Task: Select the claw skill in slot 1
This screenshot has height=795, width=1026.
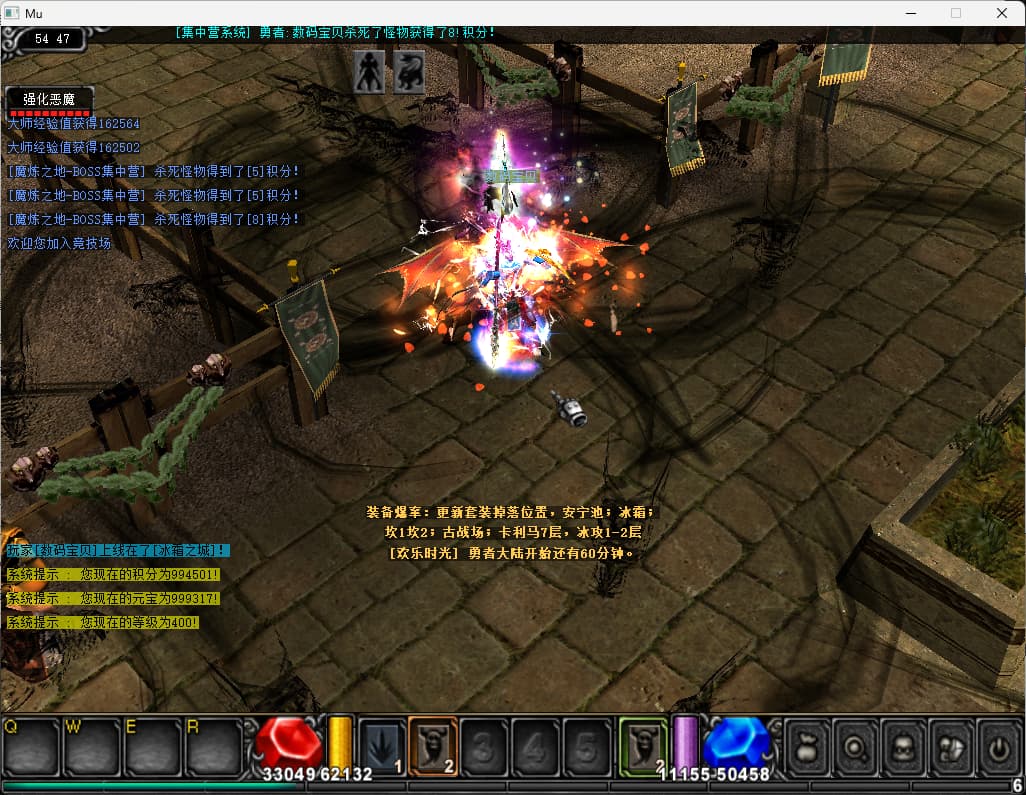Action: [382, 746]
